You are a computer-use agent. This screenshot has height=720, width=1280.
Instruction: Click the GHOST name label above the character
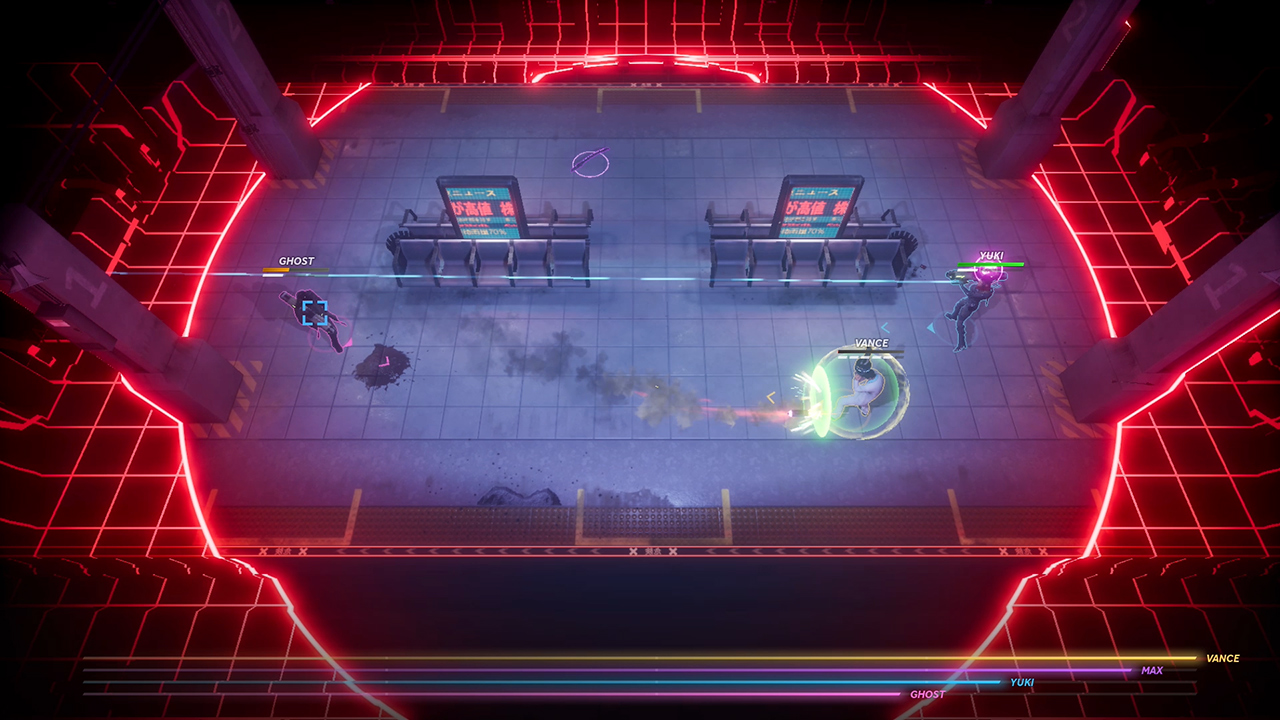point(298,260)
